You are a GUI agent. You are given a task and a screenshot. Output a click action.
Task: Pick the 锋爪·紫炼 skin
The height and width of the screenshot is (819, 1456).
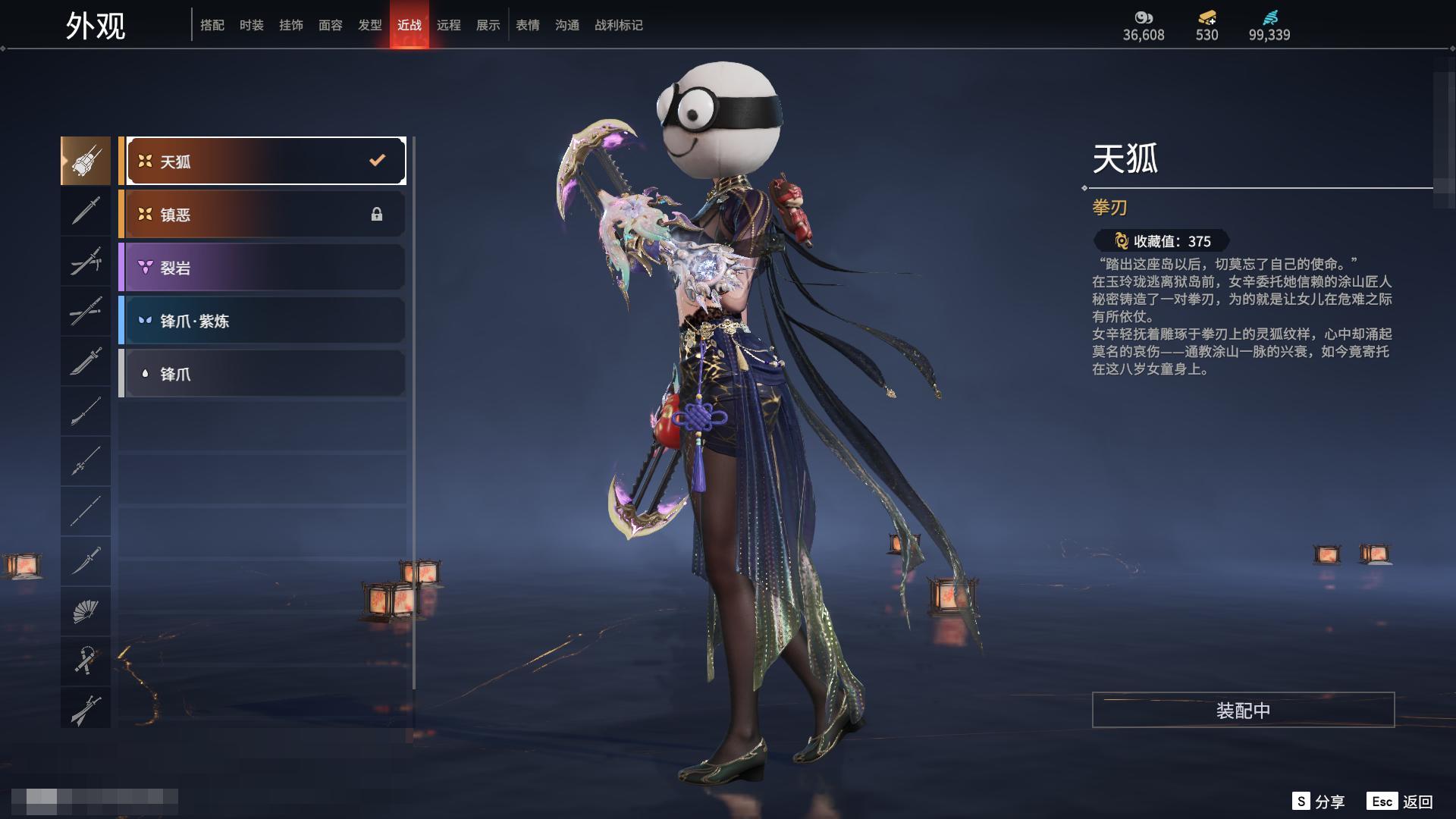pyautogui.click(x=262, y=321)
